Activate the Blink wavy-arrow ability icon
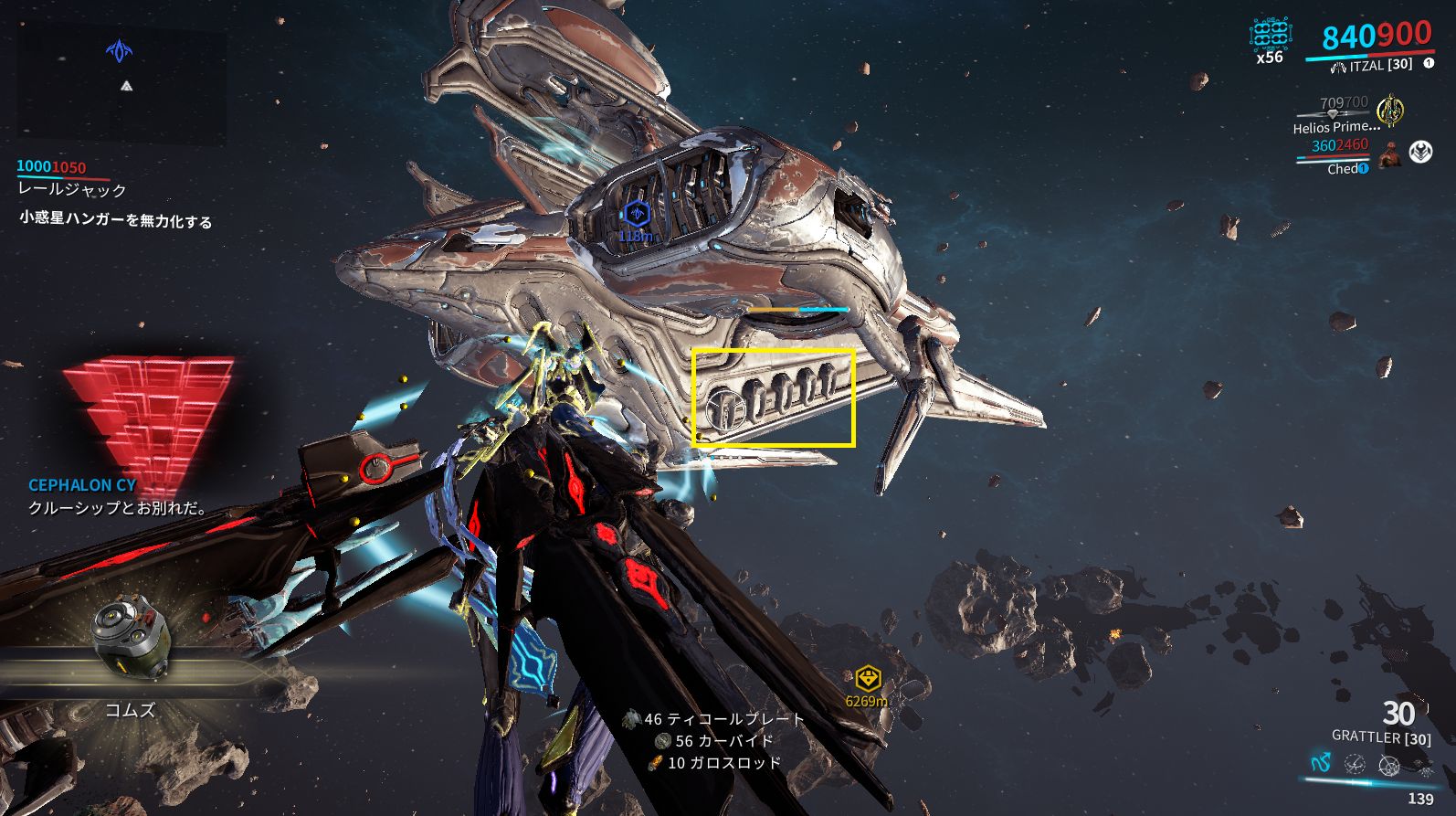 [1321, 762]
